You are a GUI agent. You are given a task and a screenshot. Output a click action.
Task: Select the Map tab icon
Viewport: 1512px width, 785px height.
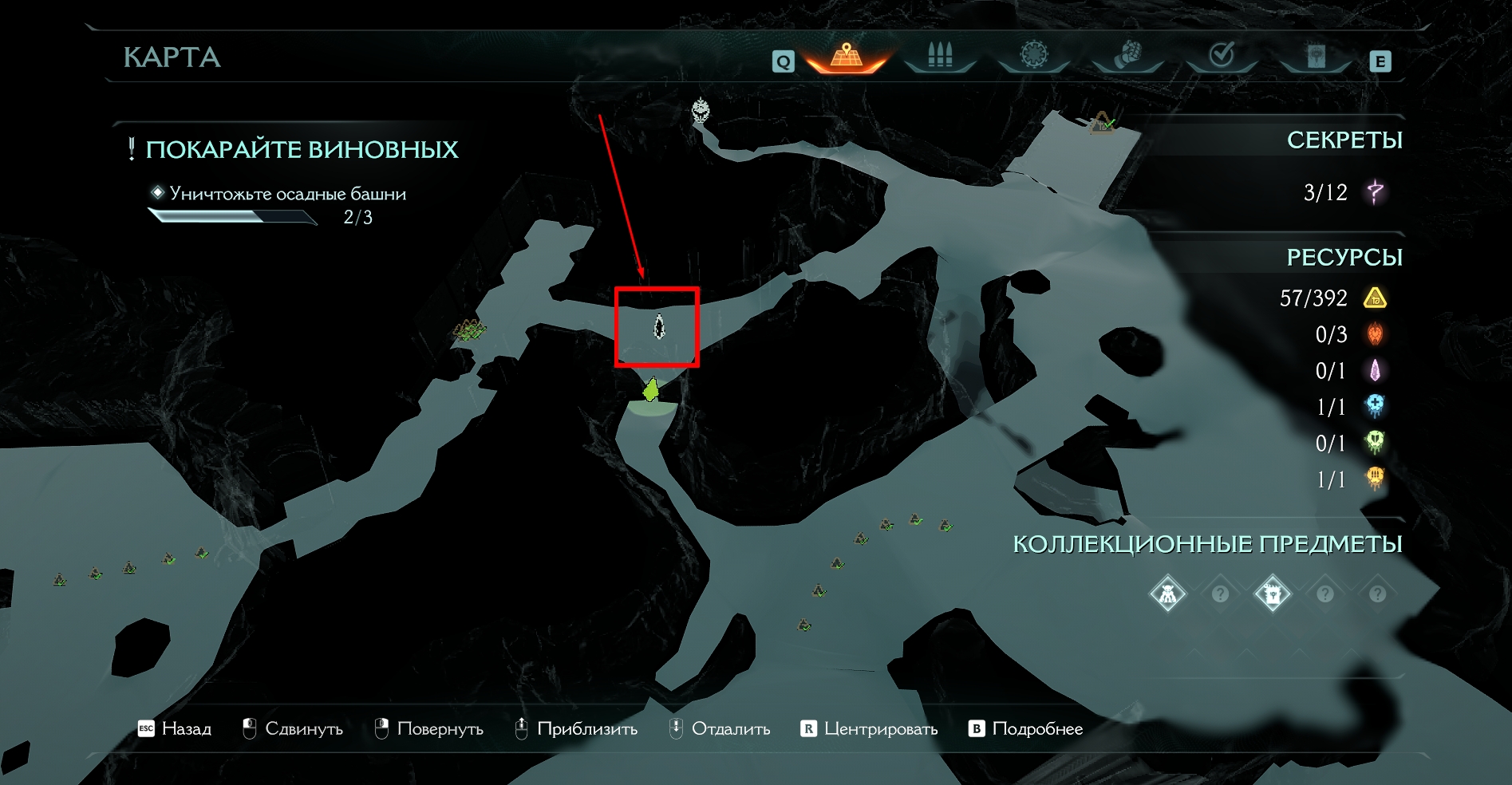[x=847, y=56]
